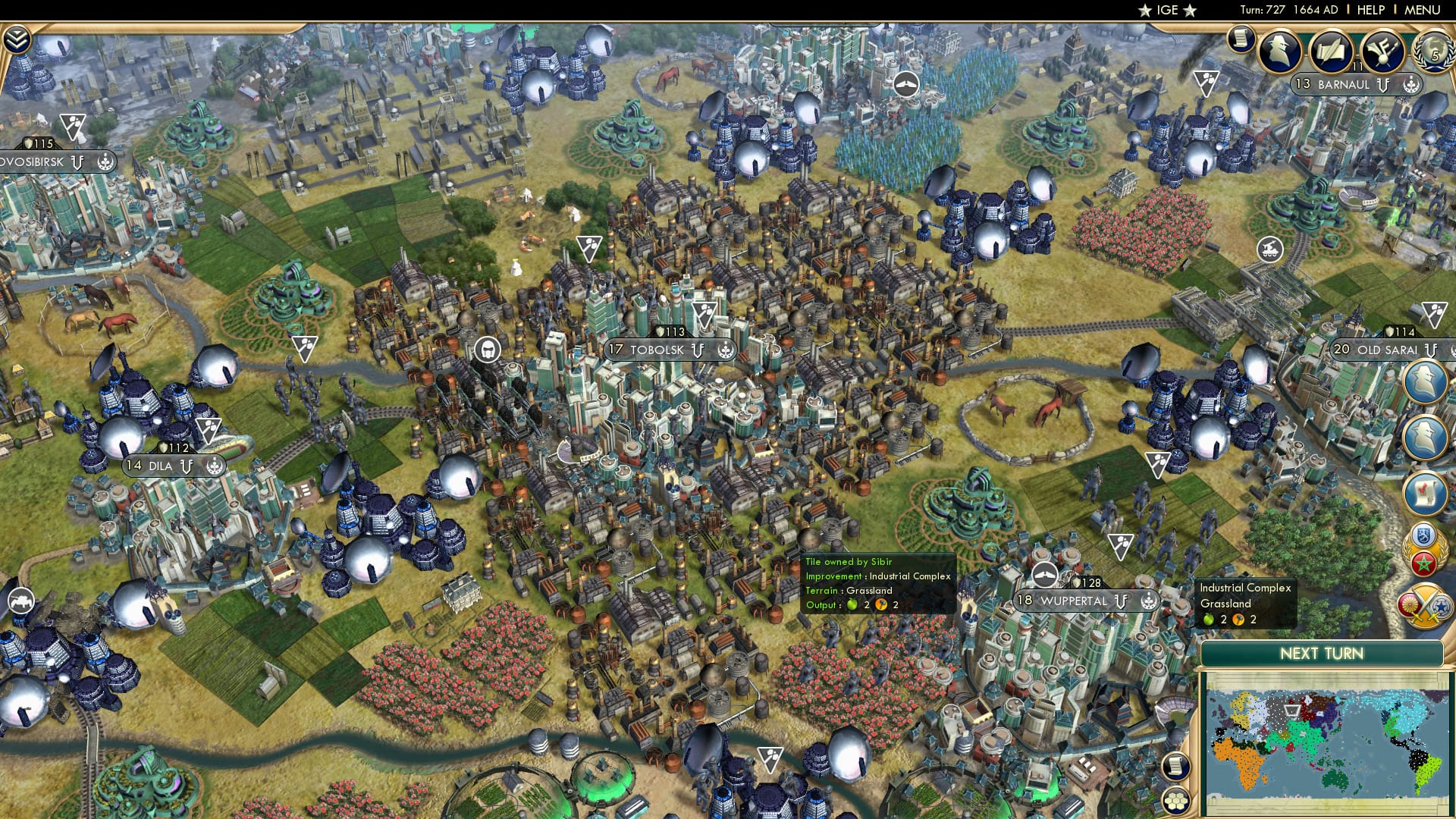Click the citizen management icon on Barnaul's banner
This screenshot has height=819, width=1456.
coord(1412,85)
